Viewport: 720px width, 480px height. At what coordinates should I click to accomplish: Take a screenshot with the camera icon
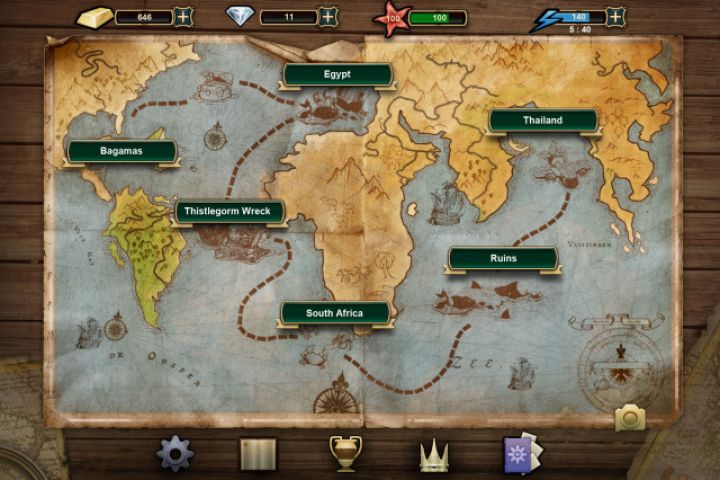(x=630, y=417)
